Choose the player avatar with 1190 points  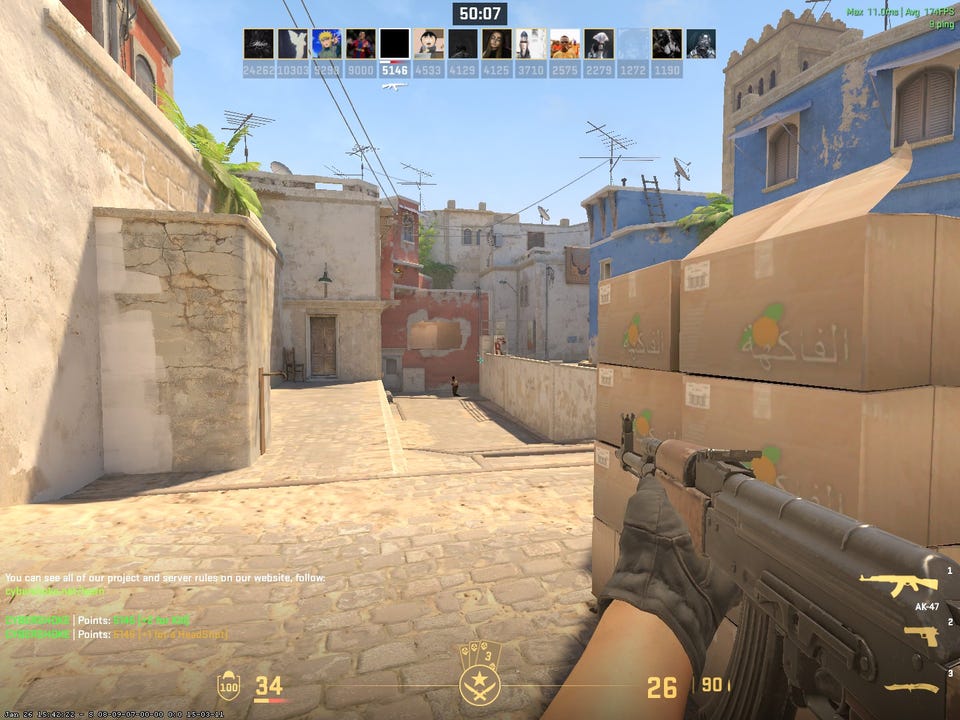click(x=666, y=44)
